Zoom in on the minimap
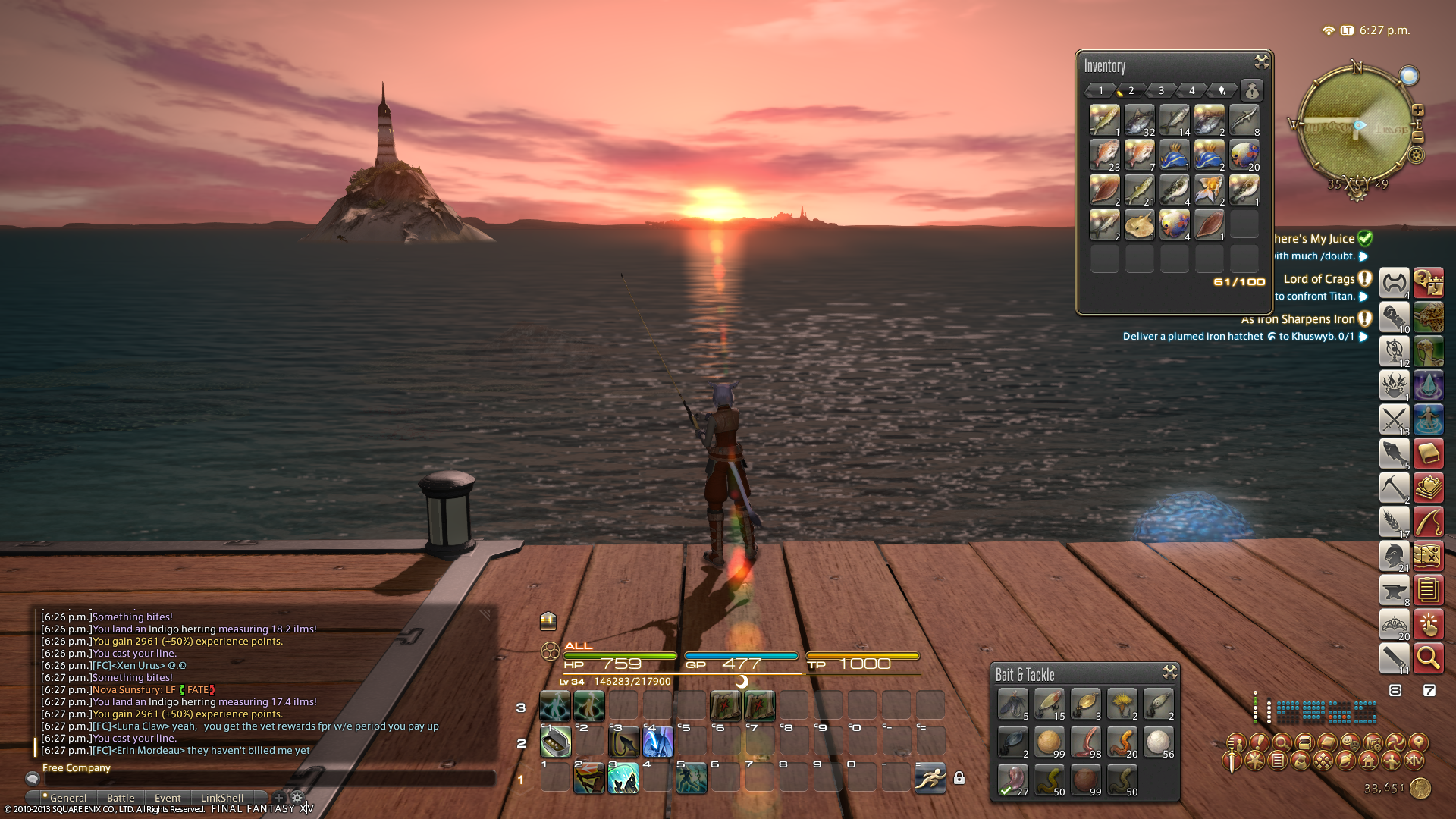The width and height of the screenshot is (1456, 819). (1417, 111)
